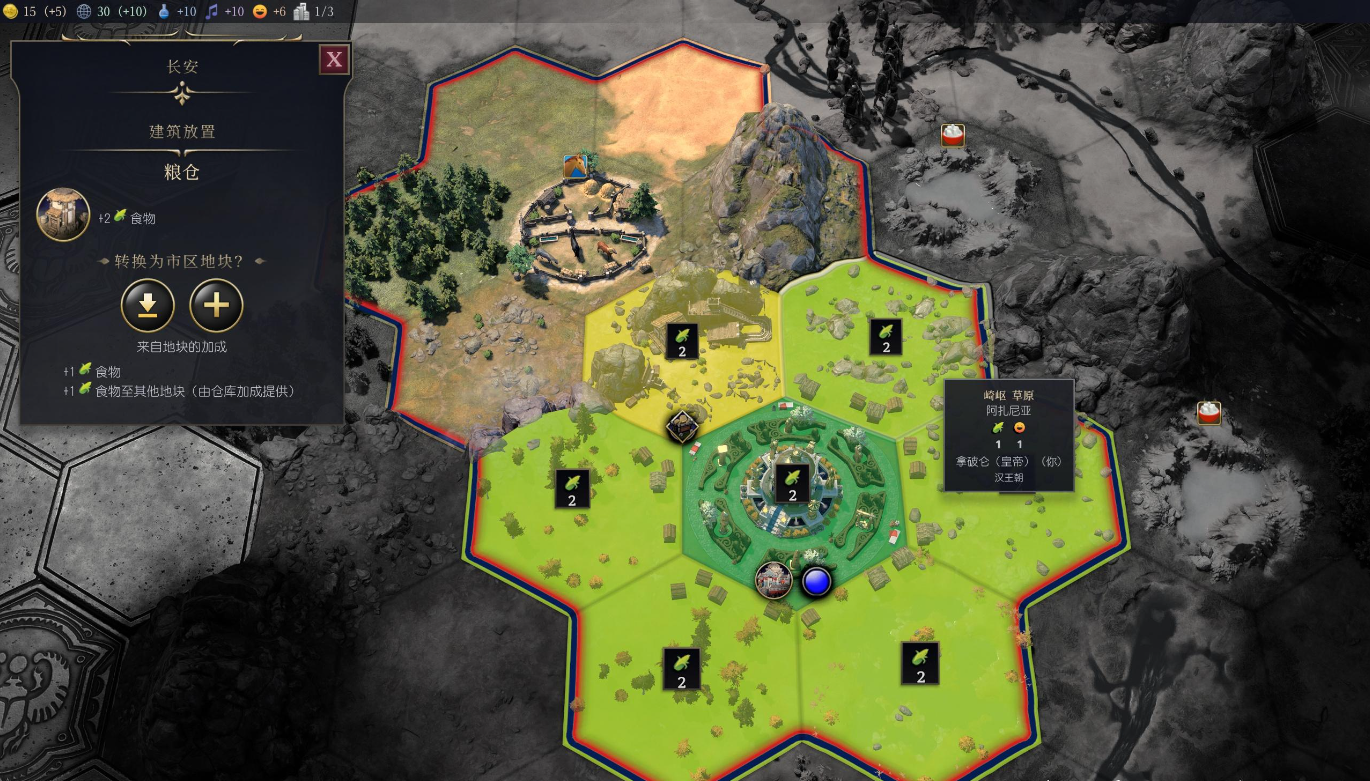Select the 粮仓 granary building portrait
This screenshot has height=781, width=1370.
click(63, 215)
